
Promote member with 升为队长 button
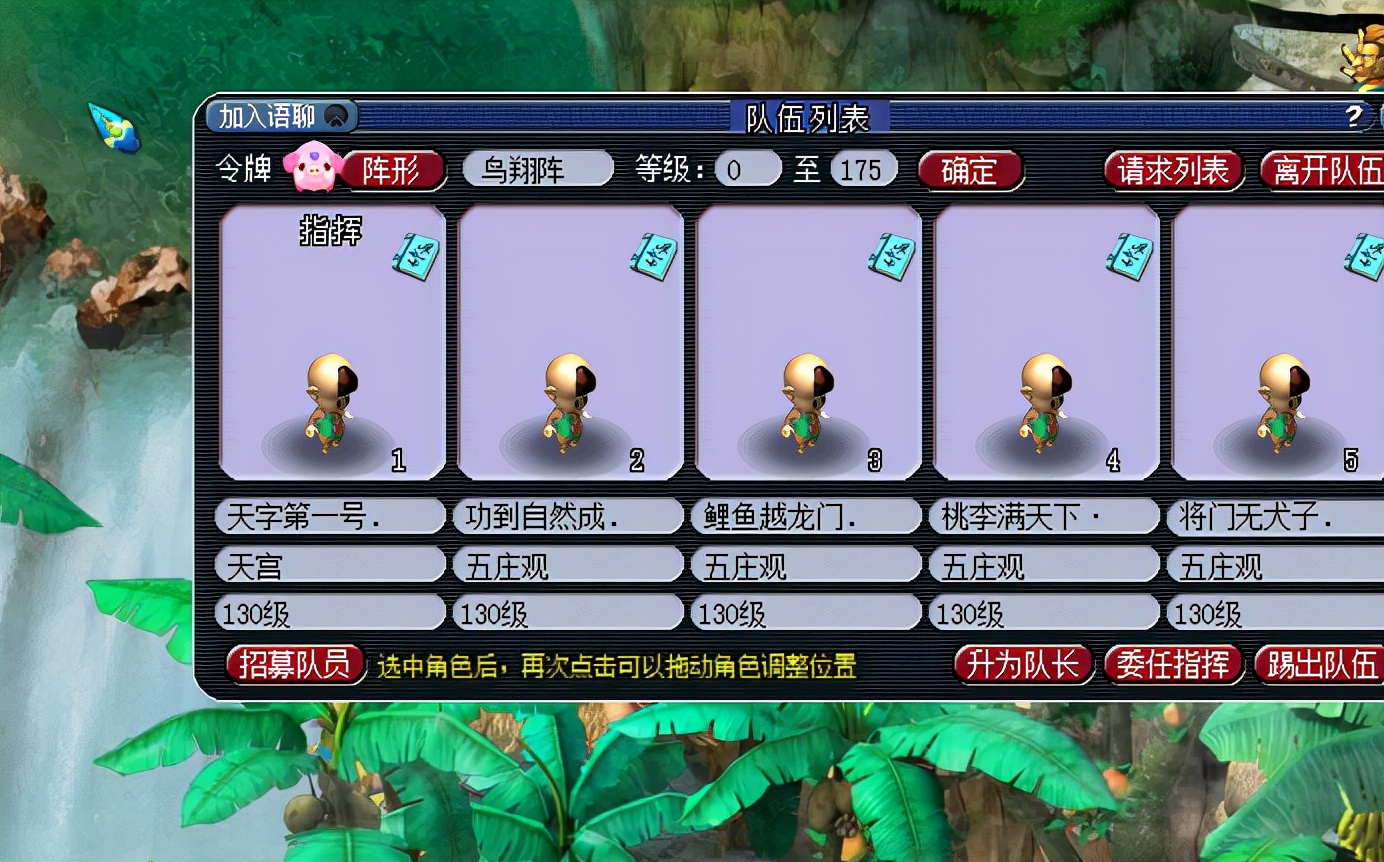[x=1021, y=664]
